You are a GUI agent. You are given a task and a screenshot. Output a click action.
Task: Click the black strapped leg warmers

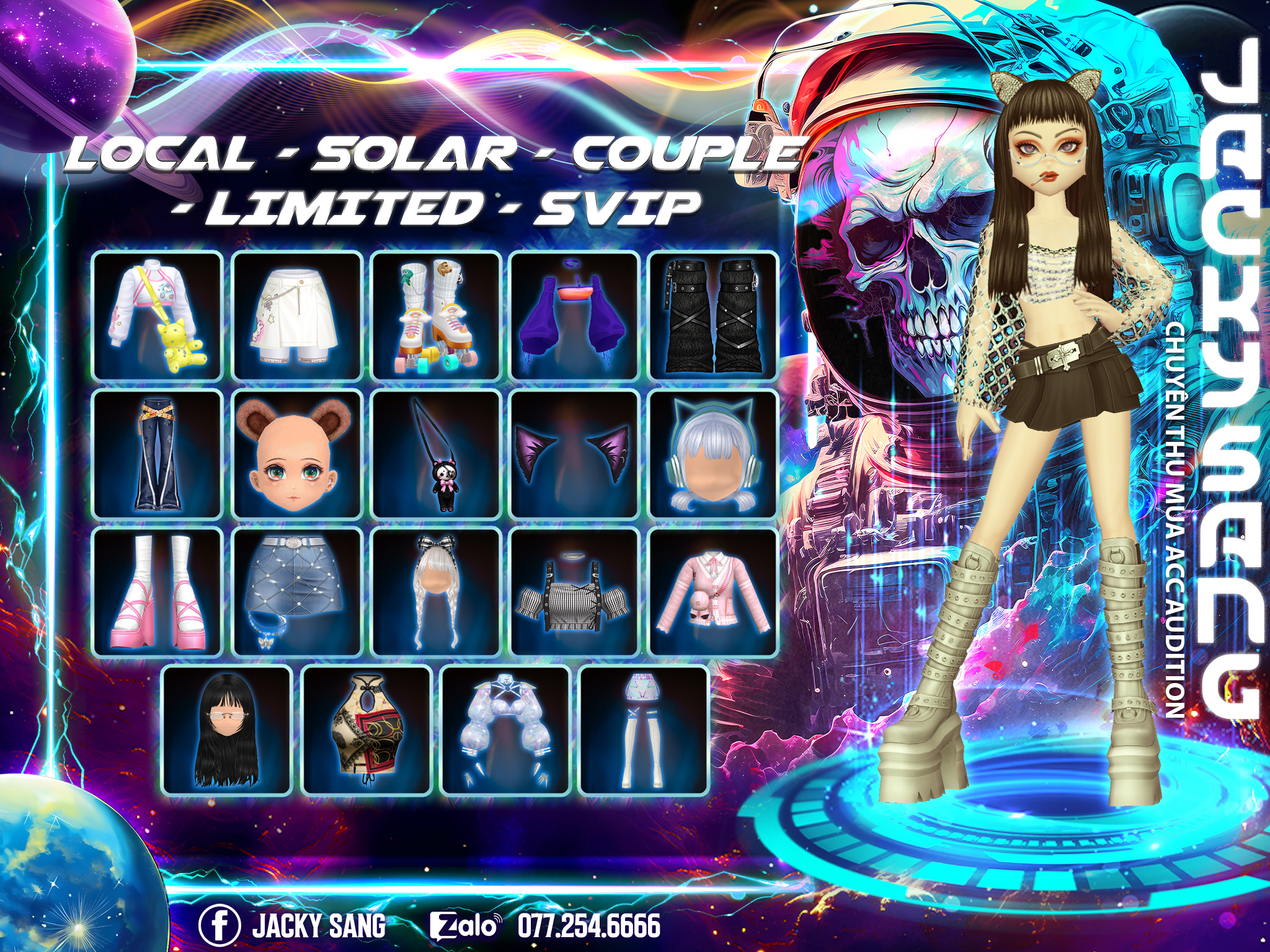tap(713, 315)
